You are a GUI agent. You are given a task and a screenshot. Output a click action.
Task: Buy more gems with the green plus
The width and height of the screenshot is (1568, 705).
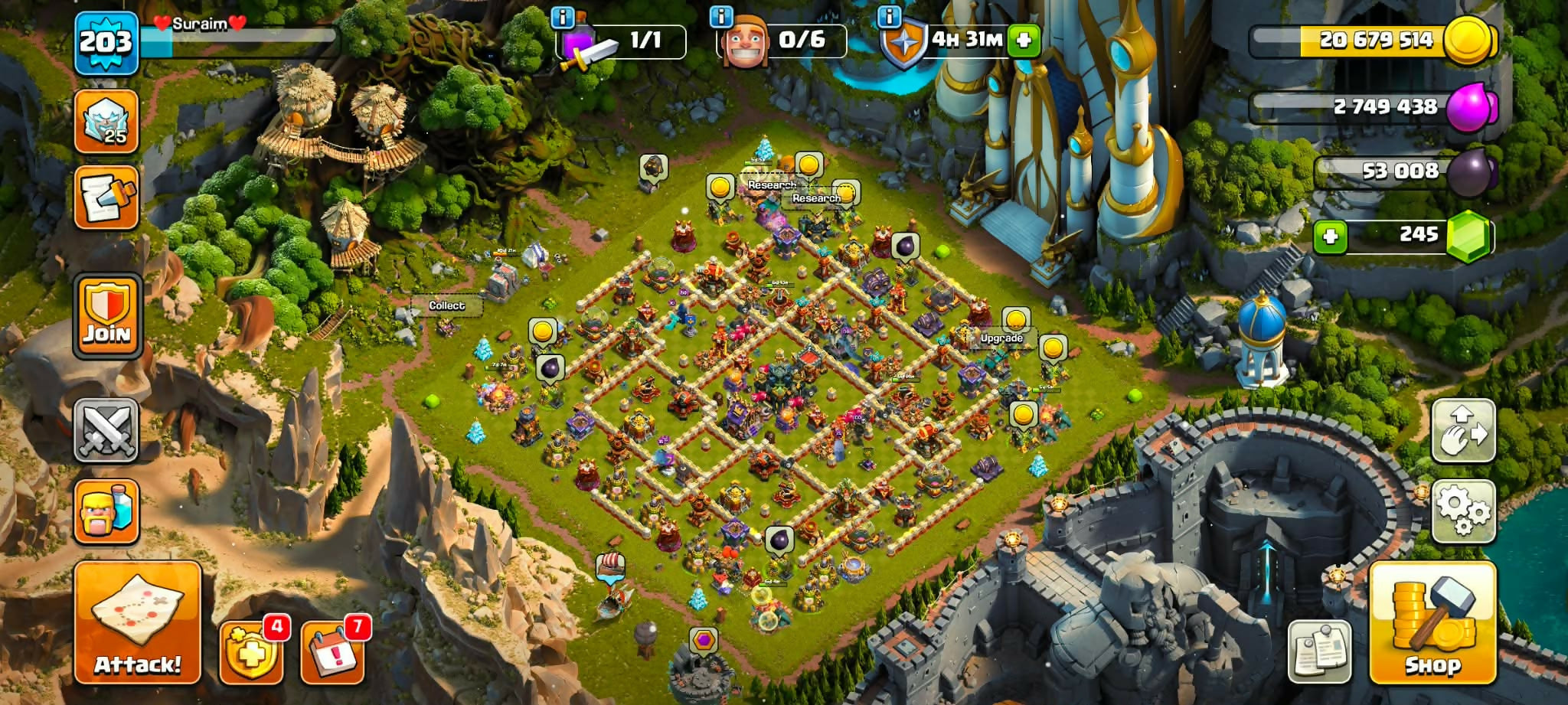1331,236
